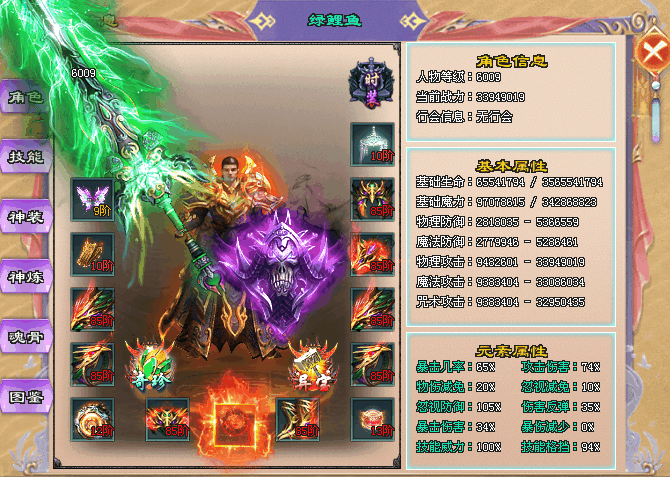Close the character panel with the X button
The height and width of the screenshot is (477, 670).
(x=653, y=54)
